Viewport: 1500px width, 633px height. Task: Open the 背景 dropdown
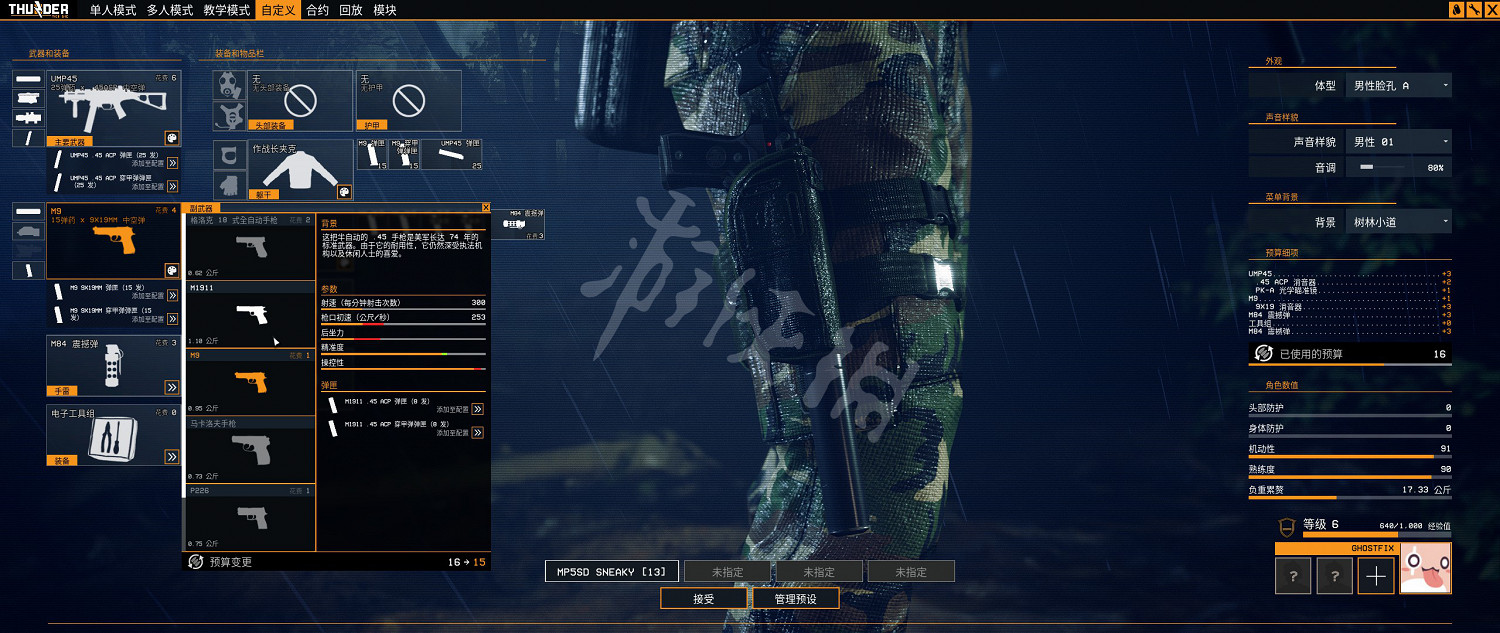(x=1399, y=222)
